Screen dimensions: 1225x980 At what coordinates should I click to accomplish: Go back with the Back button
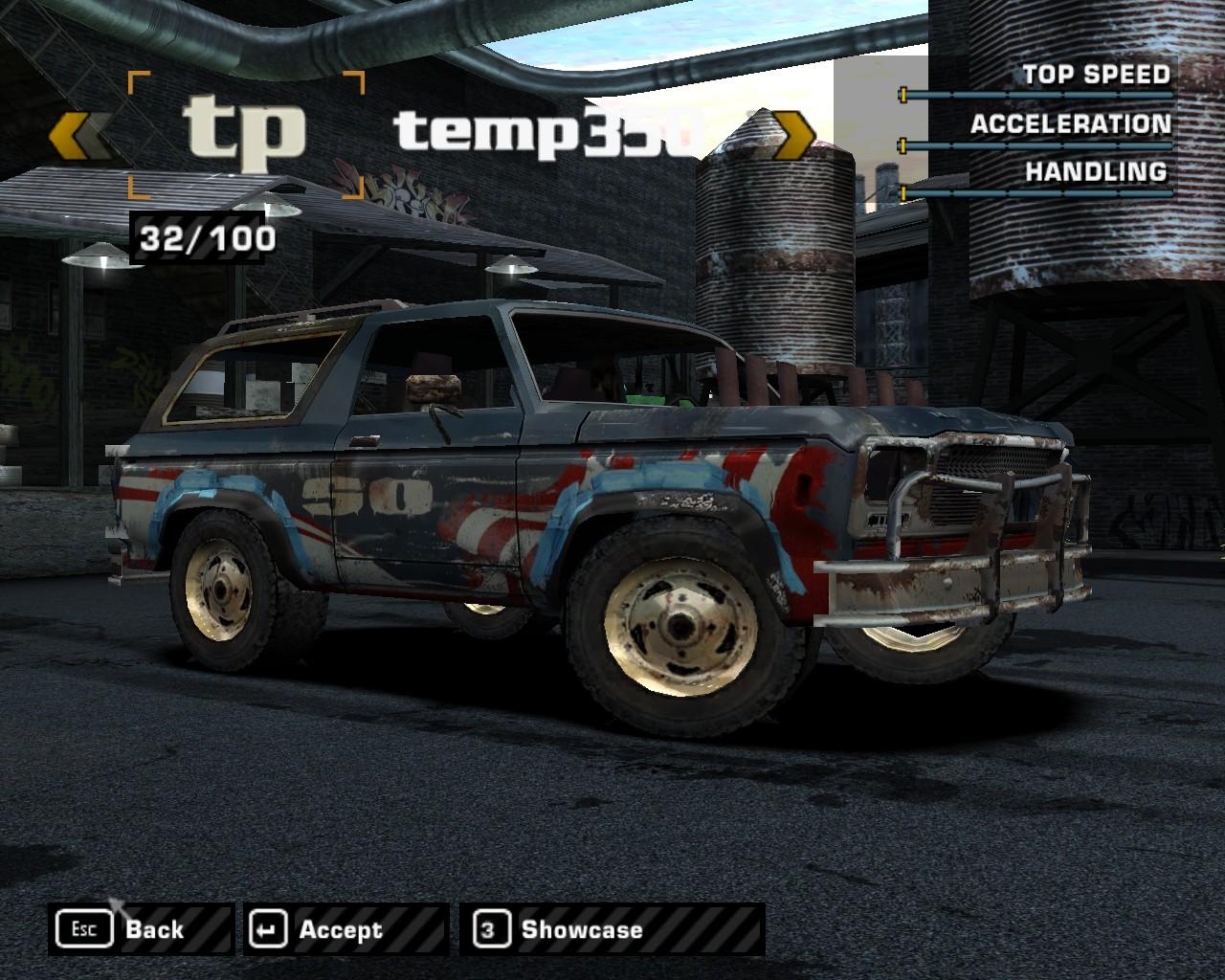coord(140,929)
